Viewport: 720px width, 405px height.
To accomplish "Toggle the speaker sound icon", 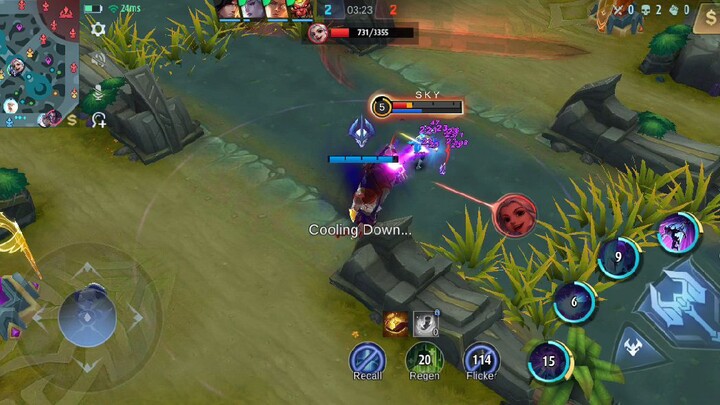I will [98, 60].
